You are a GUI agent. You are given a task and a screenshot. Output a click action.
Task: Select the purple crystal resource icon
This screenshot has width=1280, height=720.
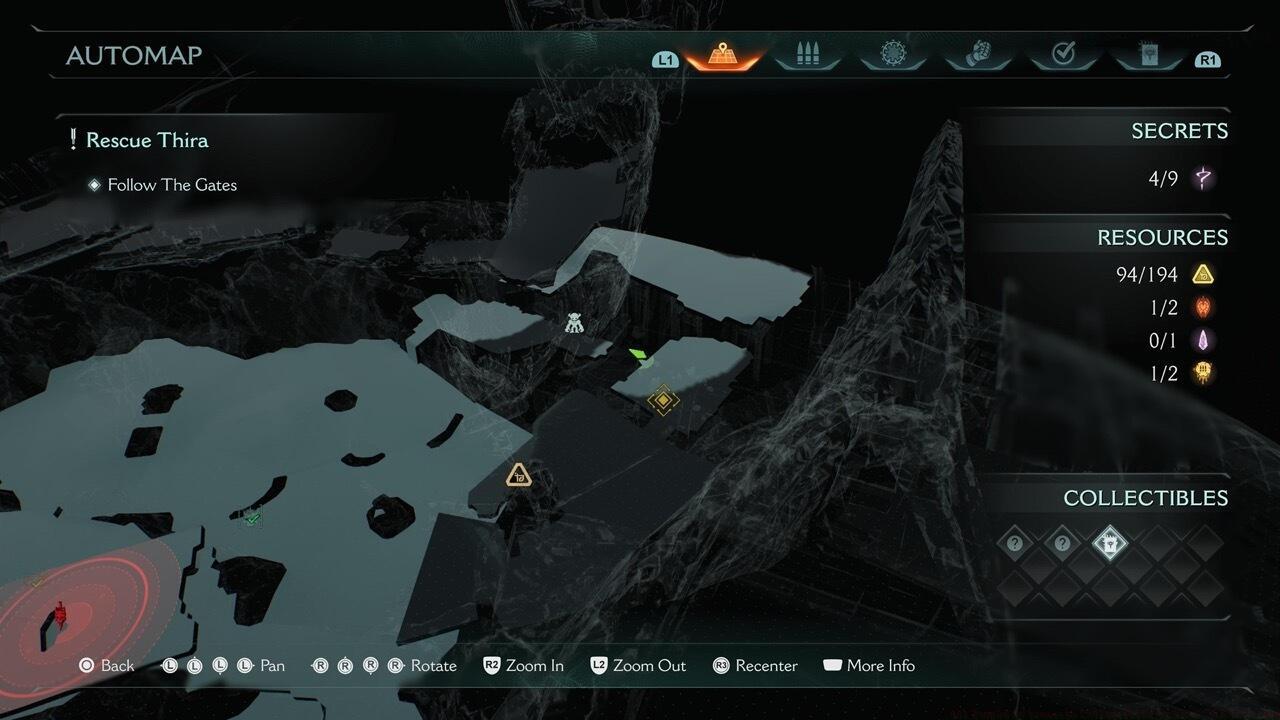coord(1203,340)
